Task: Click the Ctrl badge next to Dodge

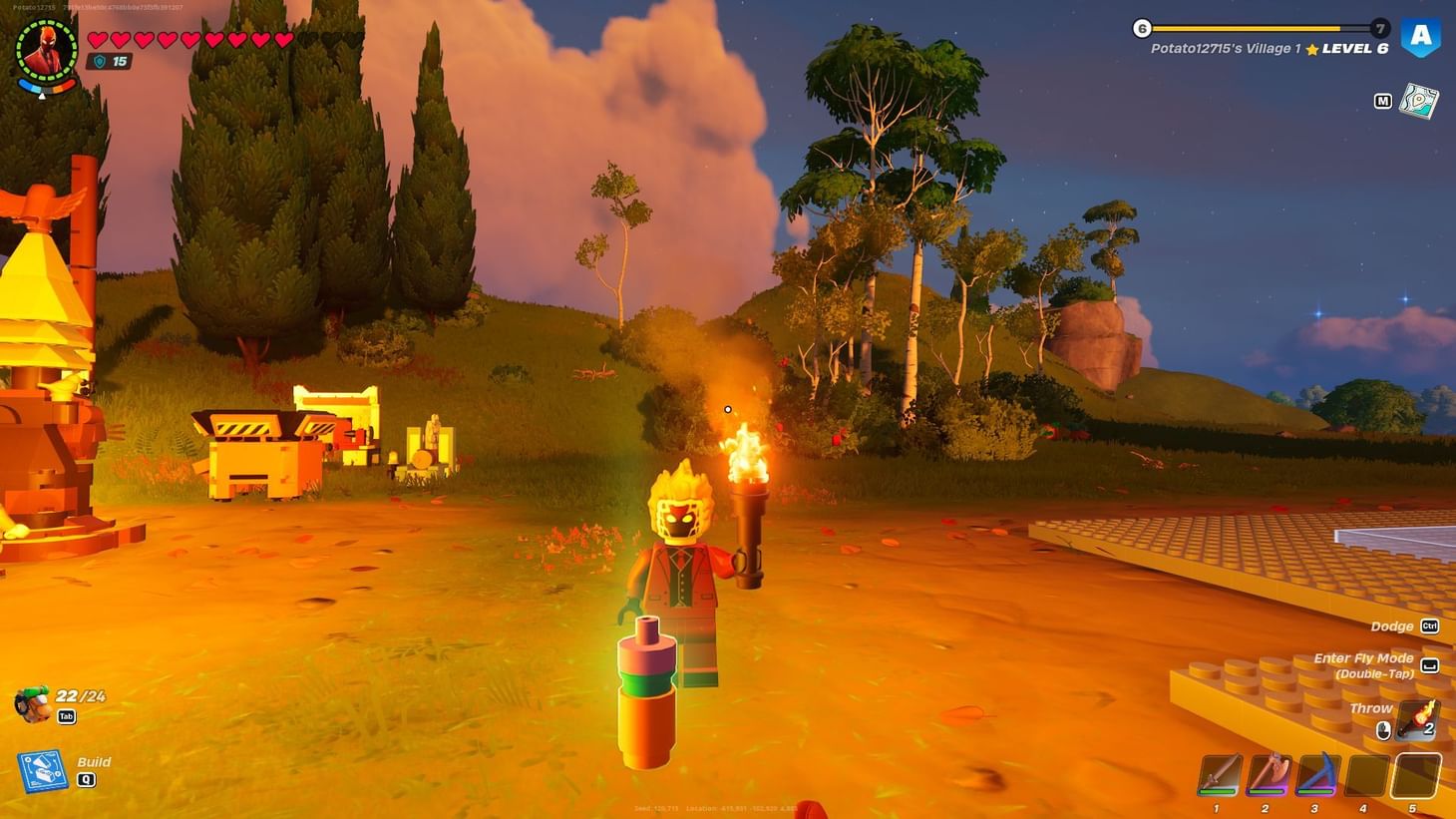Action: [x=1428, y=625]
